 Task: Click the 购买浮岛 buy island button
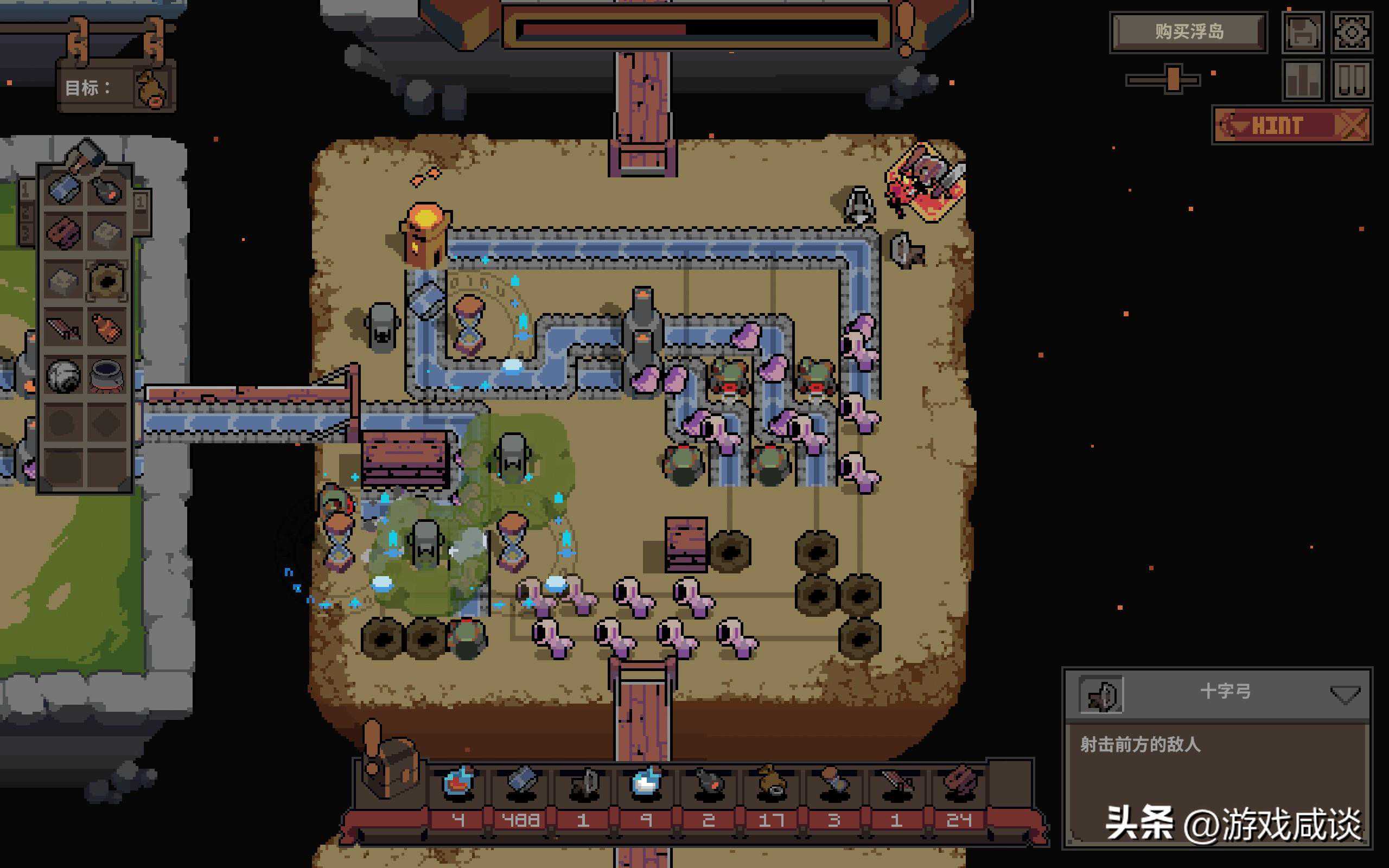[x=1189, y=31]
